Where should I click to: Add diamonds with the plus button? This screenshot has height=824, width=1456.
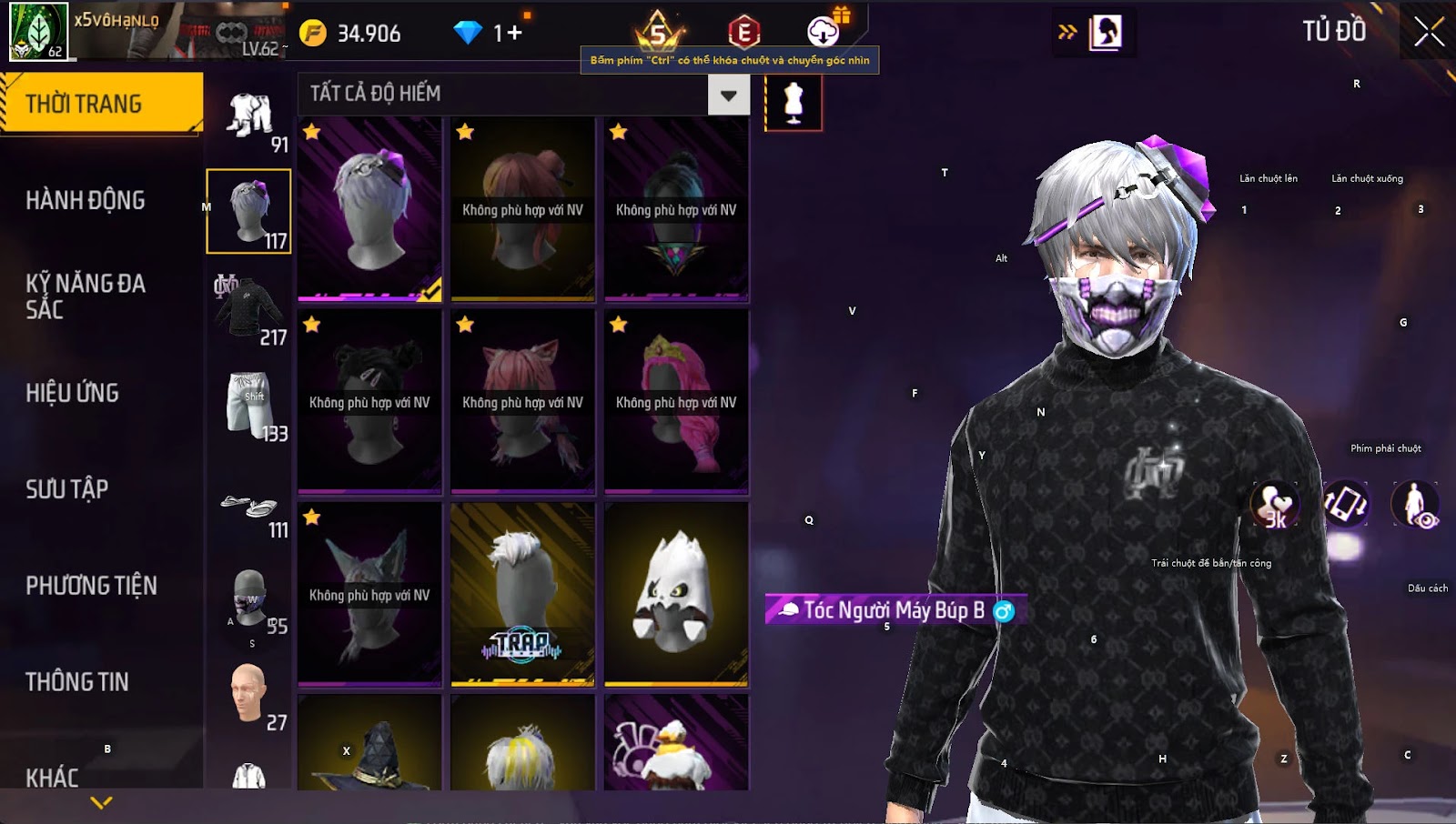[x=515, y=34]
